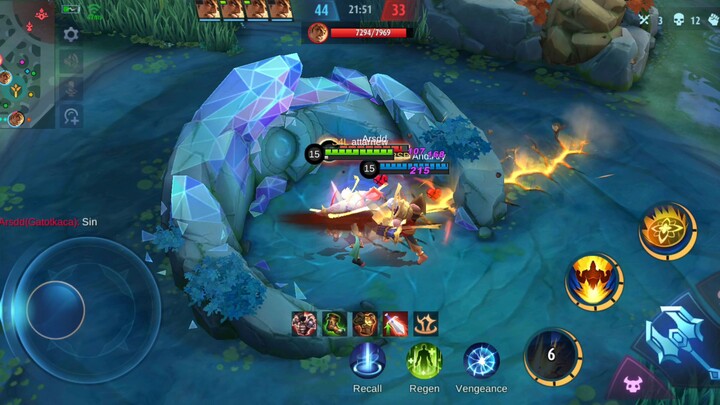Image resolution: width=720 pixels, height=405 pixels.
Task: Cast the orange beetle ultimate skill
Action: 667,231
